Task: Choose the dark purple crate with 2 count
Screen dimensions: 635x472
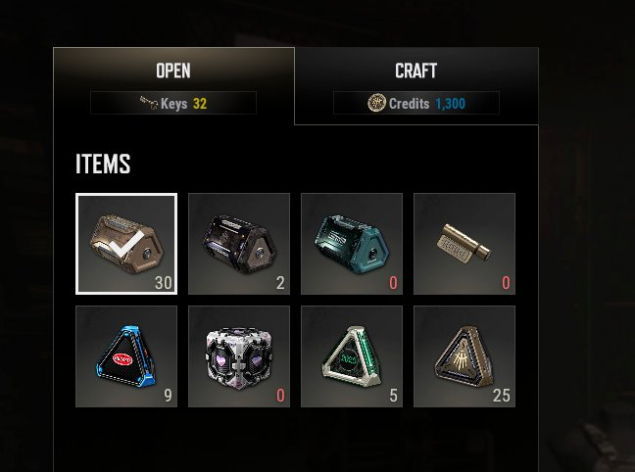Action: [x=239, y=244]
